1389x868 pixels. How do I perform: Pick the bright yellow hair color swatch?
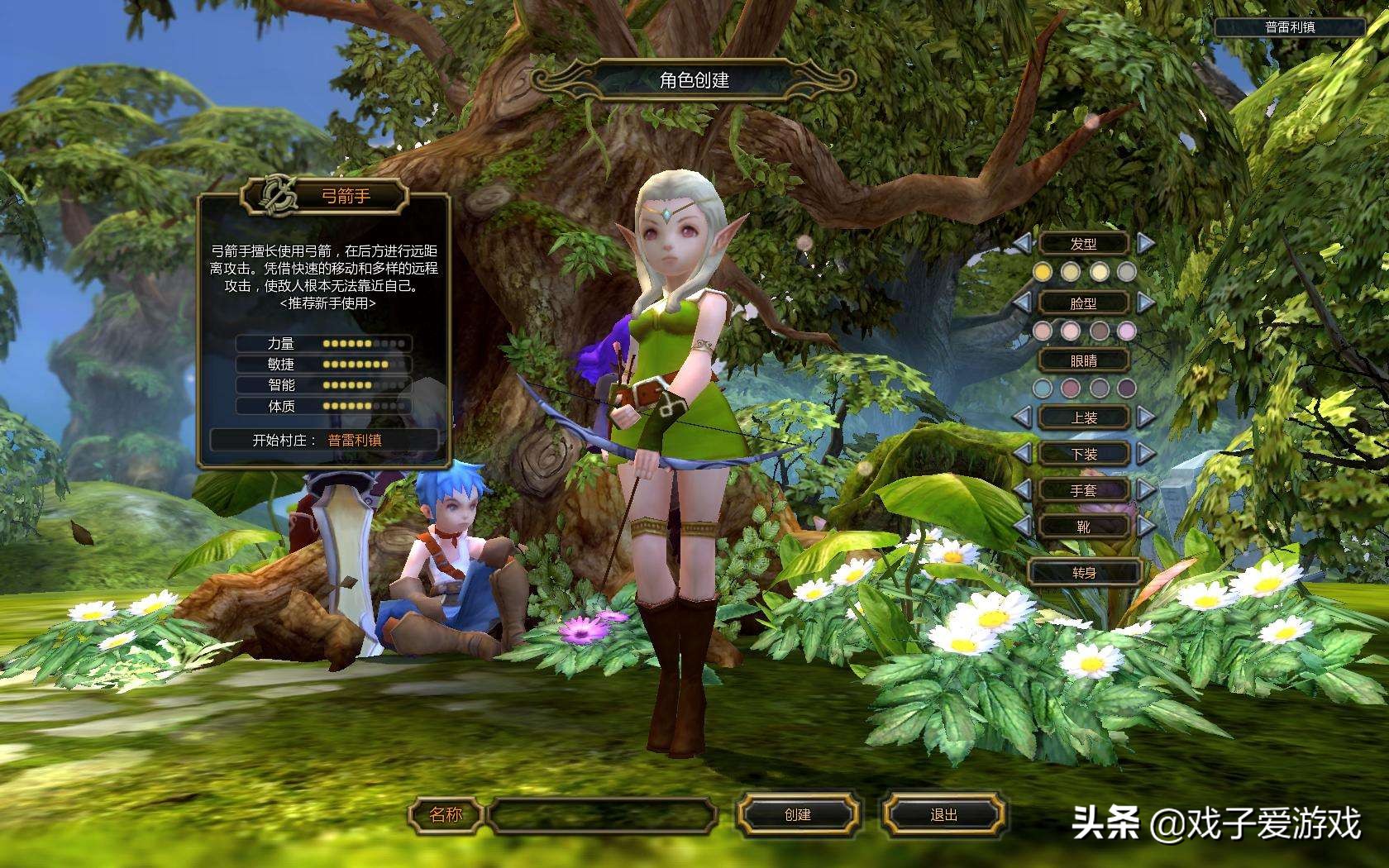coord(1043,272)
